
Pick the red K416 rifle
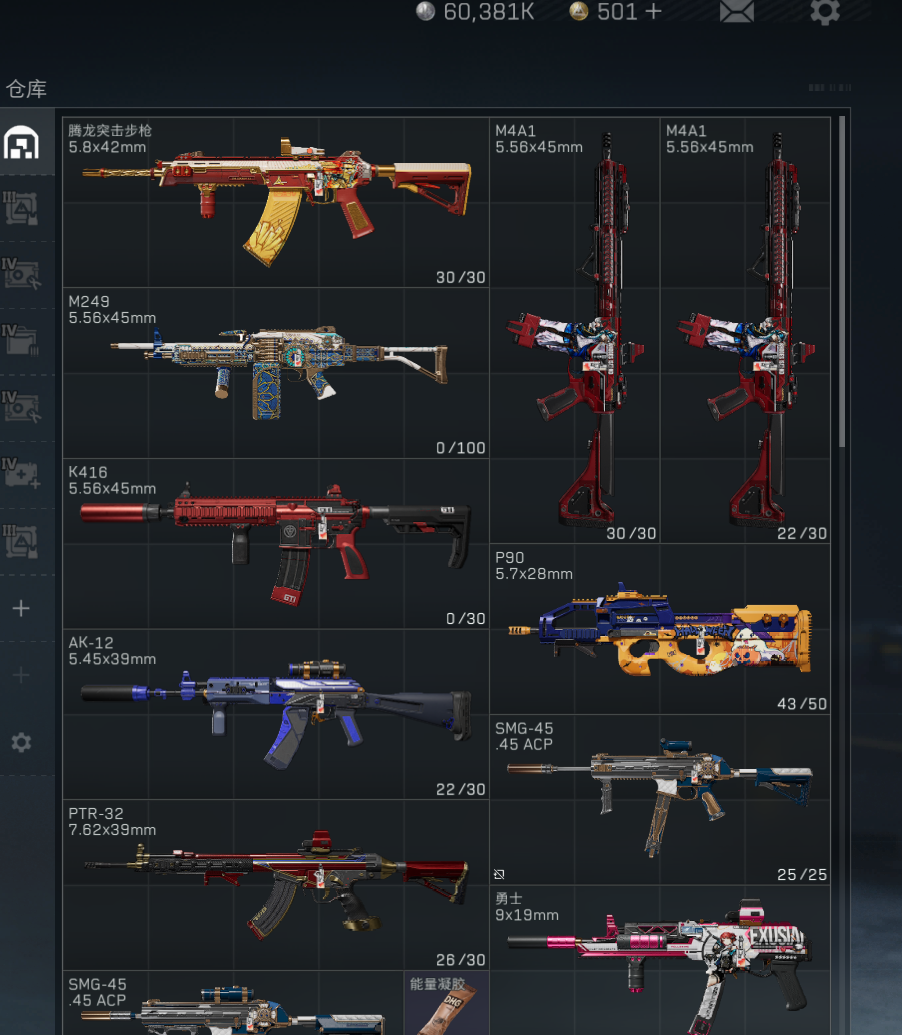276,543
